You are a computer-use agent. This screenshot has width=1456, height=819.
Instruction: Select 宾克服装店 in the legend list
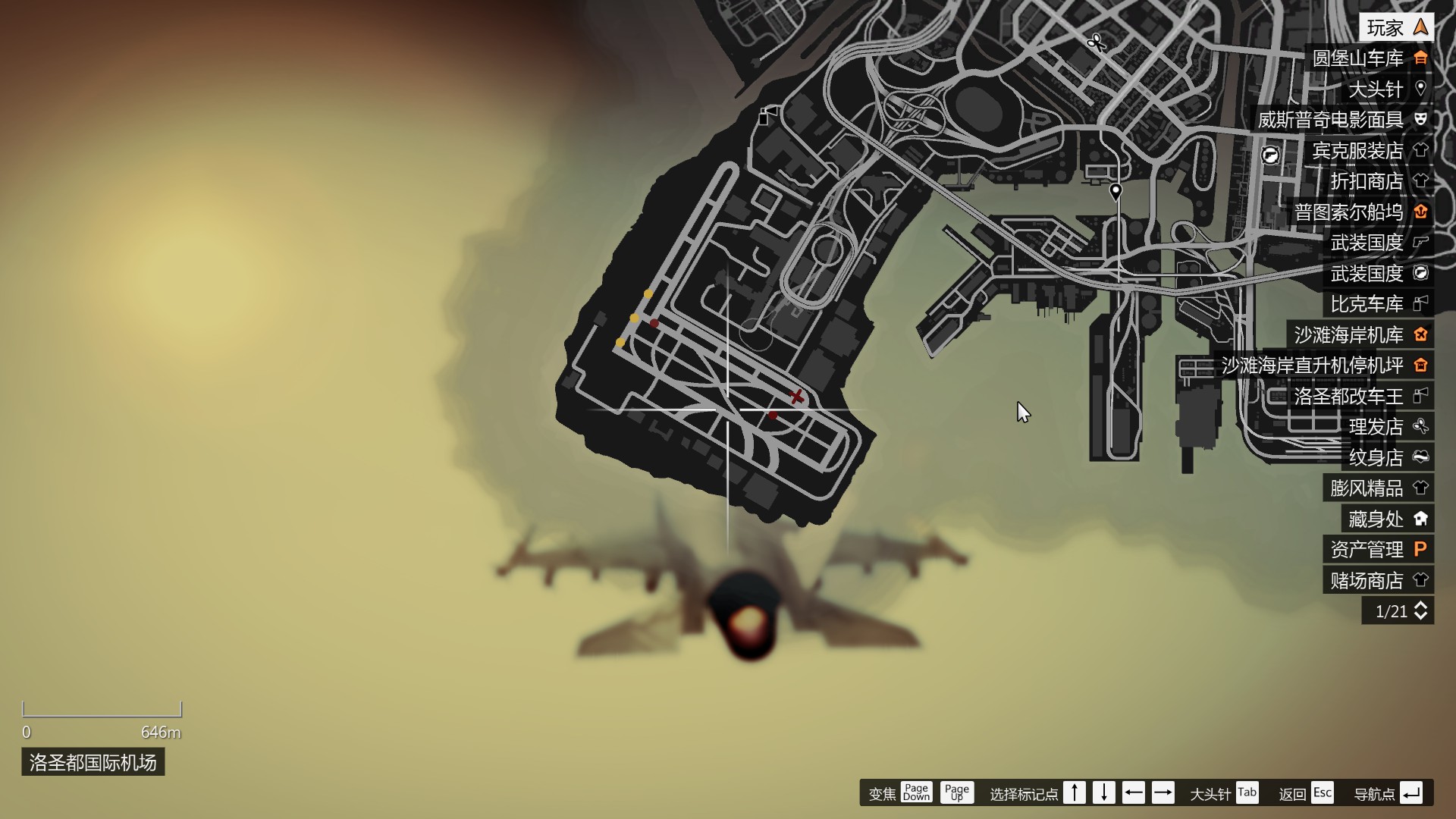[x=1369, y=151]
